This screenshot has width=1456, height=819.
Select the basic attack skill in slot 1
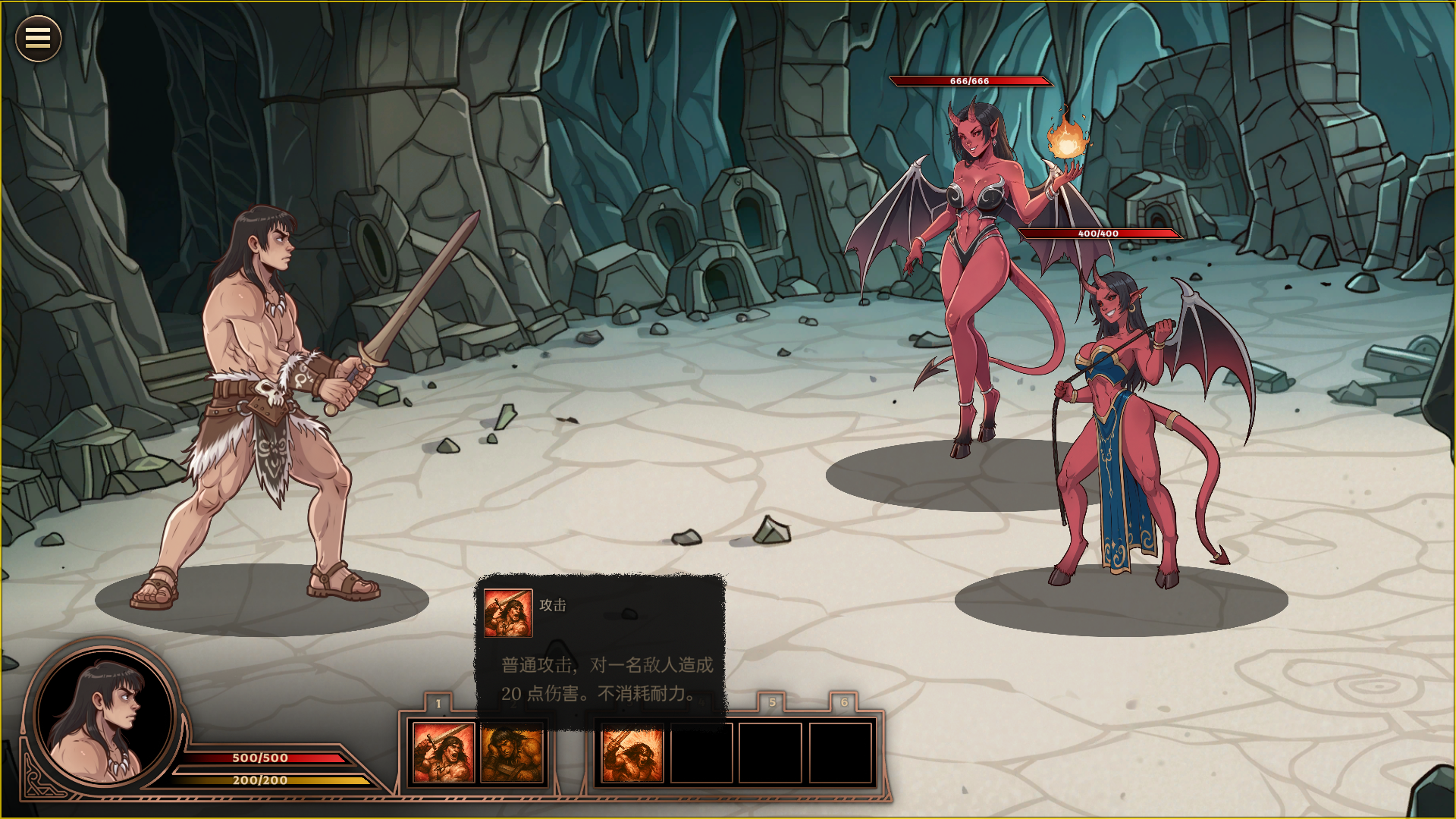pyautogui.click(x=443, y=752)
